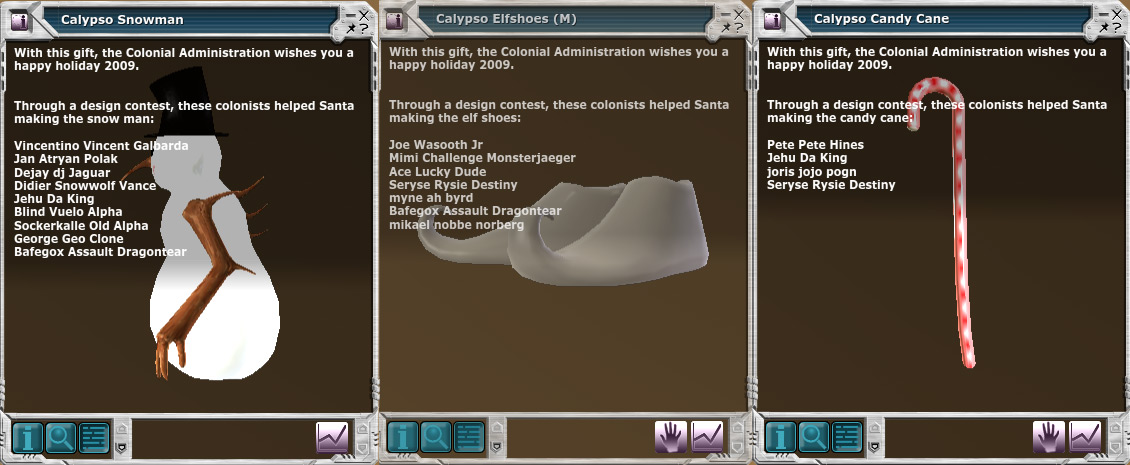Choose the Candy Cane magnifier tab
The width and height of the screenshot is (1130, 465).
[x=814, y=437]
